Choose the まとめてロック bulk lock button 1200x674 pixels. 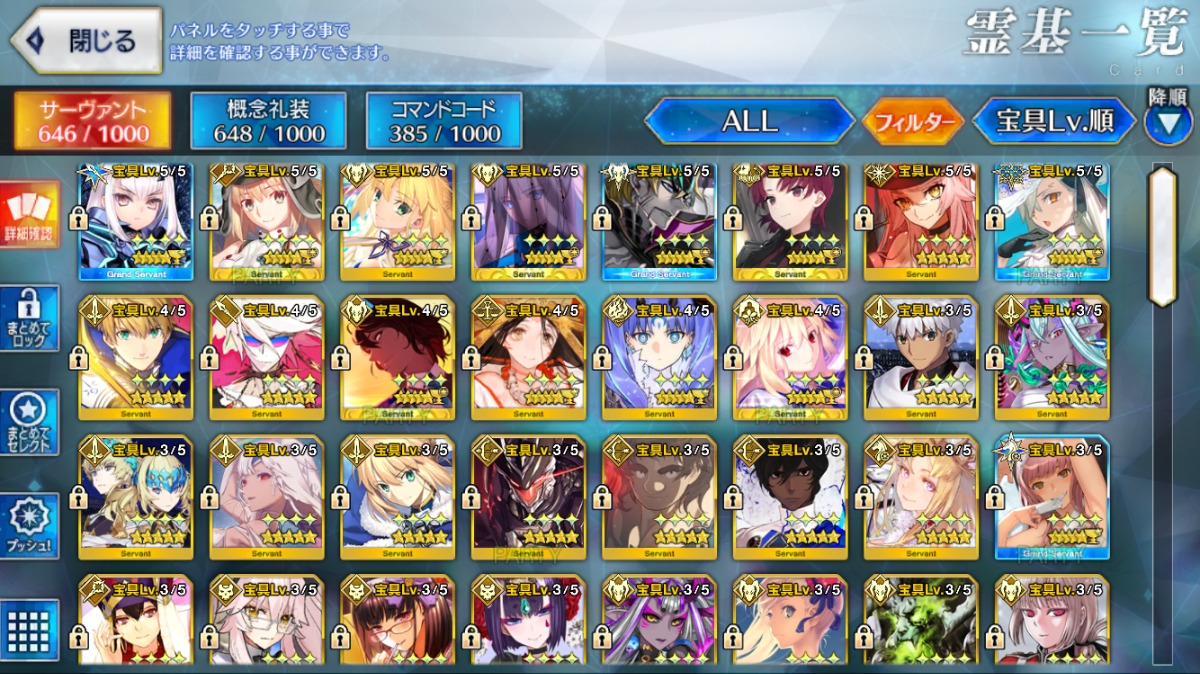[x=30, y=318]
